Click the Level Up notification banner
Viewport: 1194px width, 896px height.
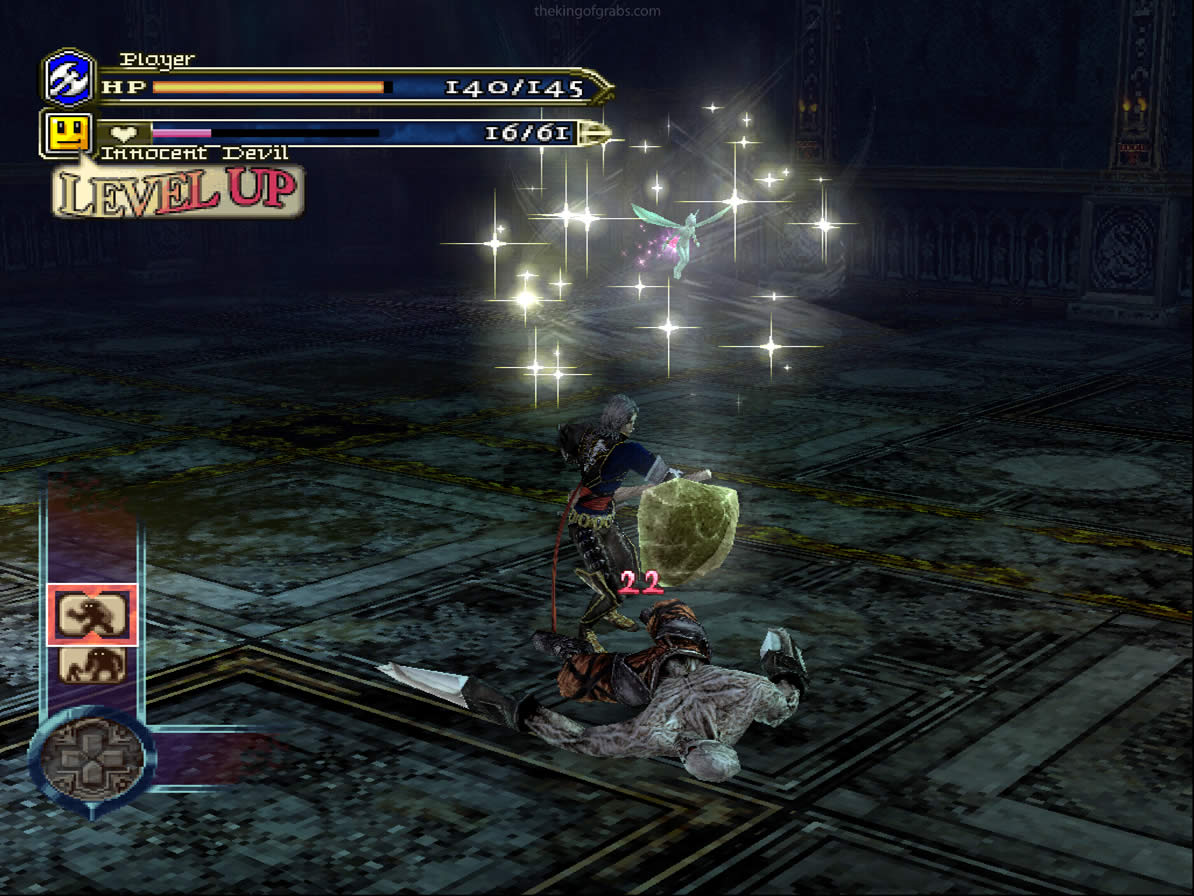178,191
